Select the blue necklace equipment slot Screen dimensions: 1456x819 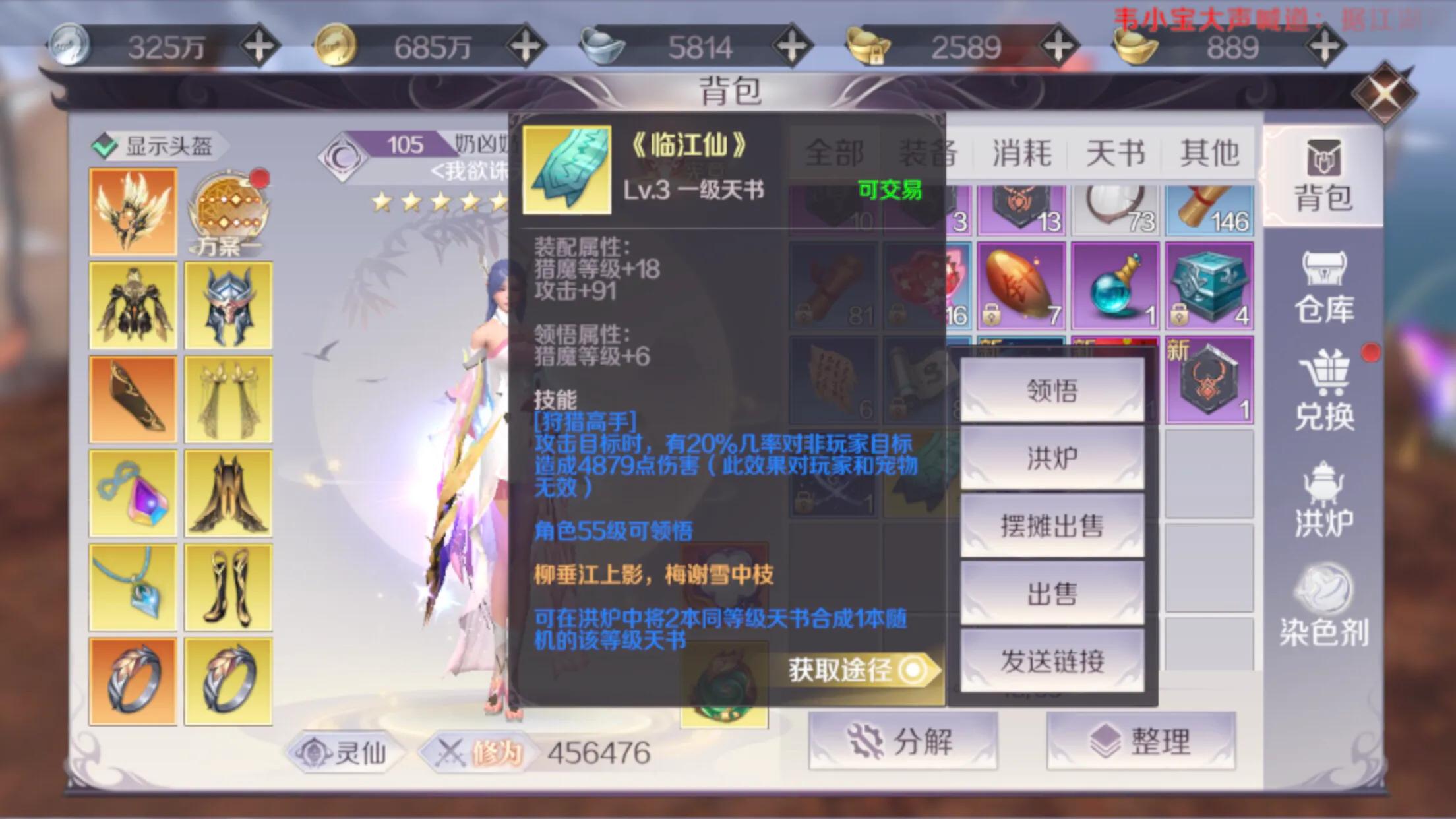click(x=133, y=585)
